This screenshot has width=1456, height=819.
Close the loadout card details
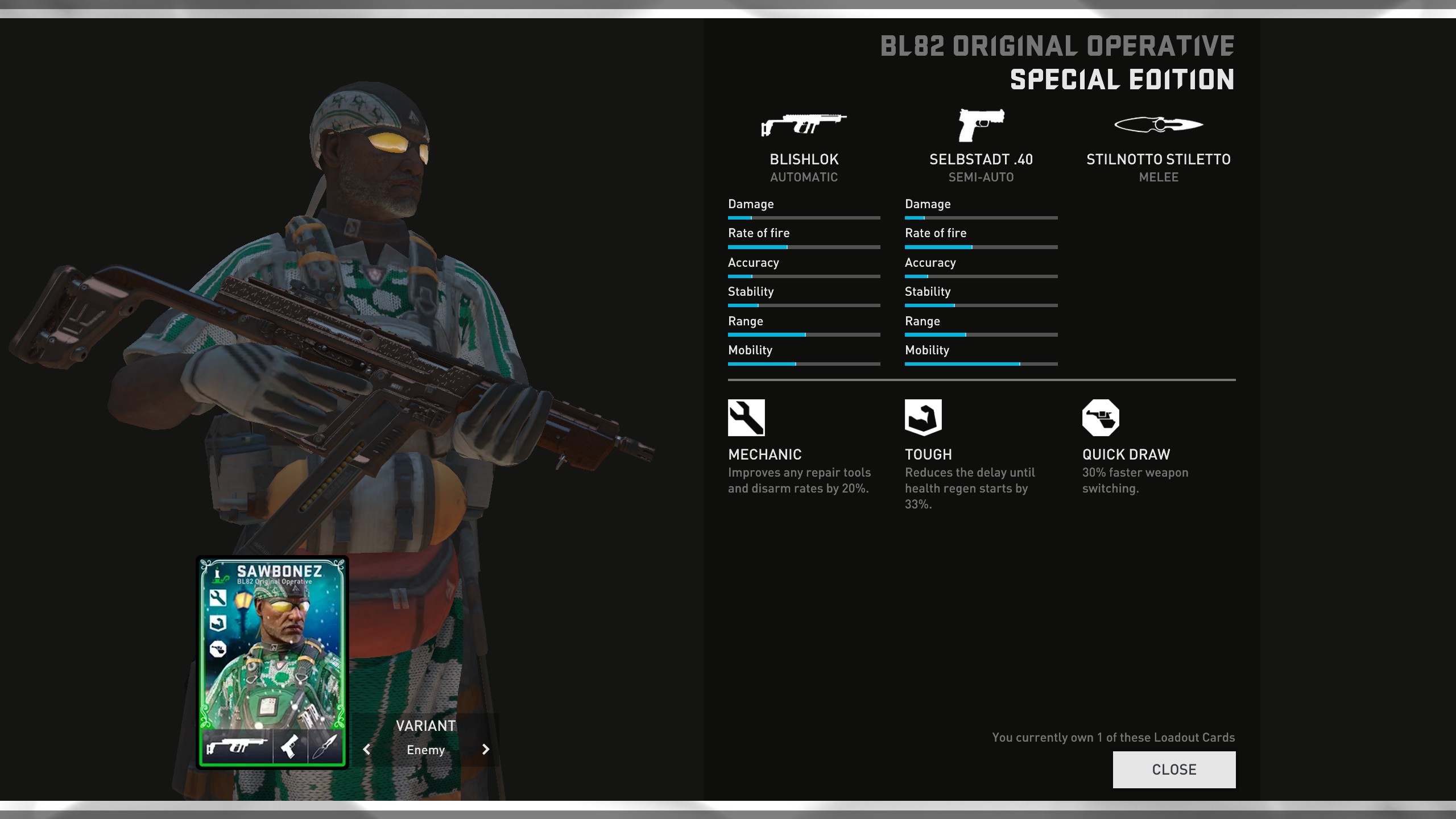pyautogui.click(x=1174, y=770)
